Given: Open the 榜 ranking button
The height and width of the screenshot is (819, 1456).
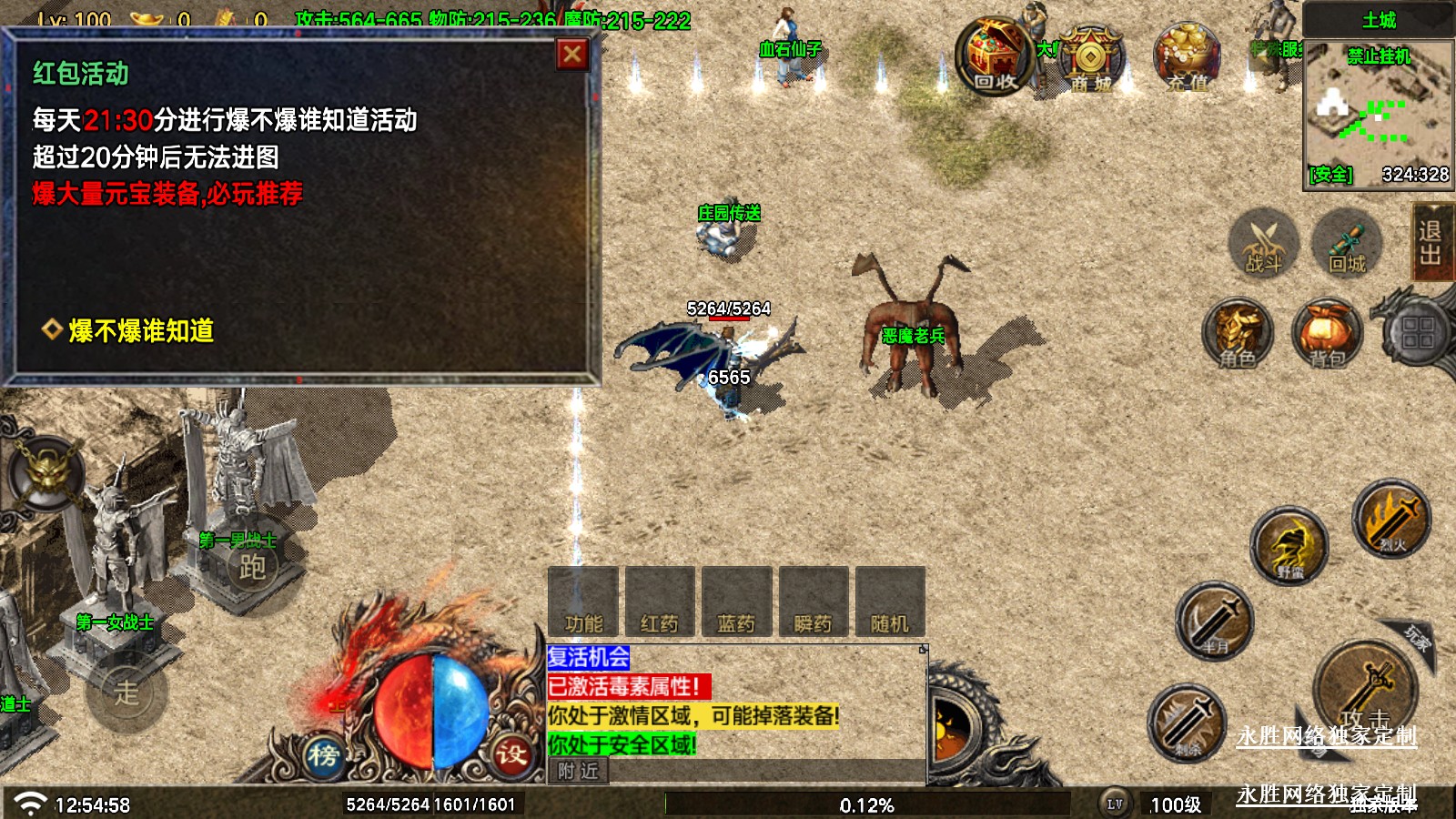Looking at the screenshot, I should click(x=323, y=755).
